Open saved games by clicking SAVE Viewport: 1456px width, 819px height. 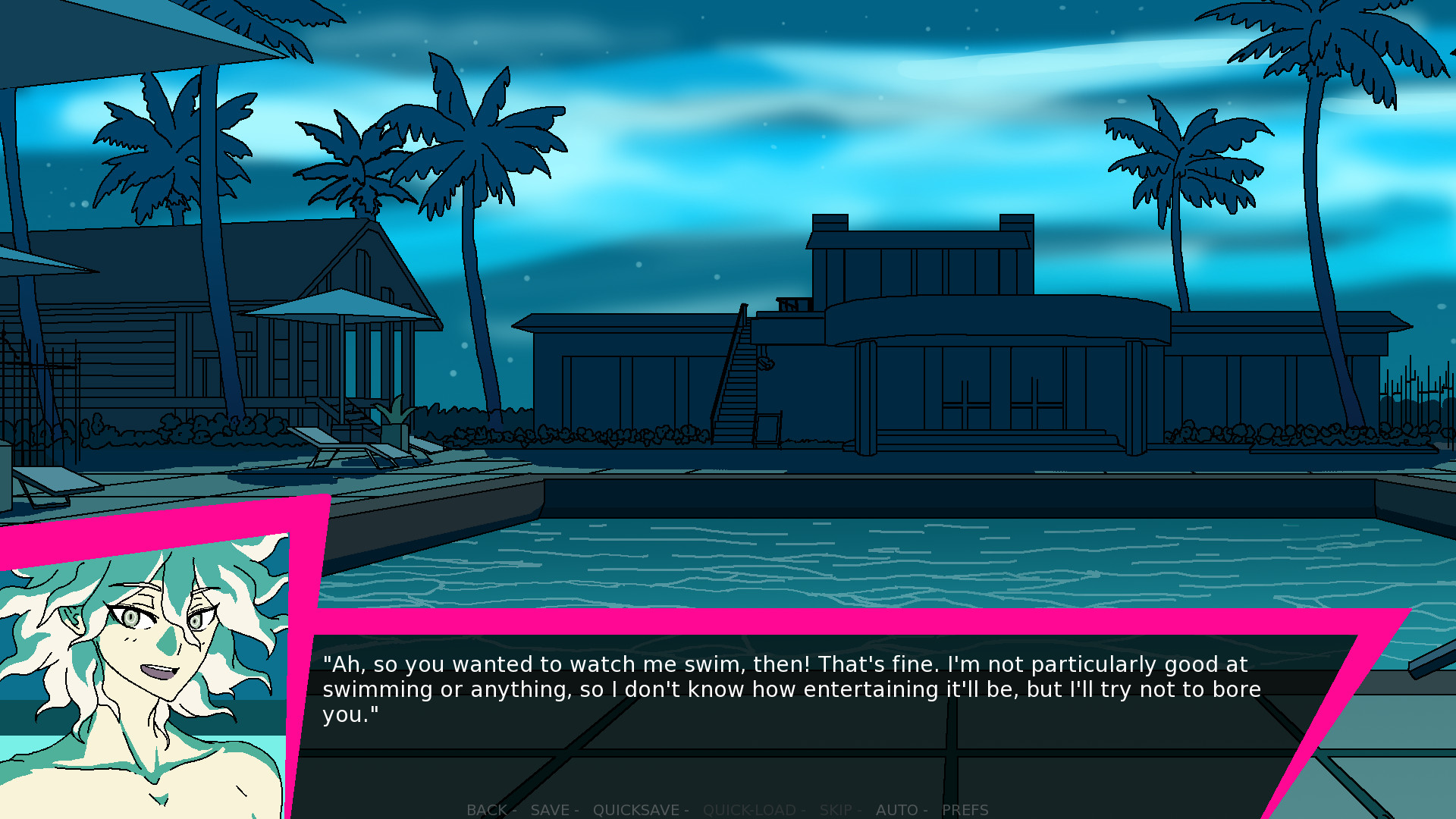coord(550,810)
